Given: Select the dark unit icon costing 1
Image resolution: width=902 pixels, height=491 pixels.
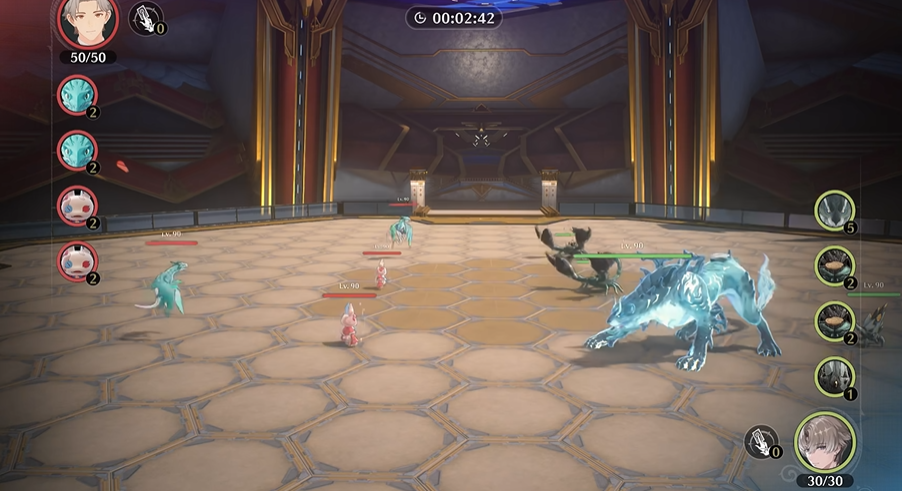Looking at the screenshot, I should tap(833, 376).
